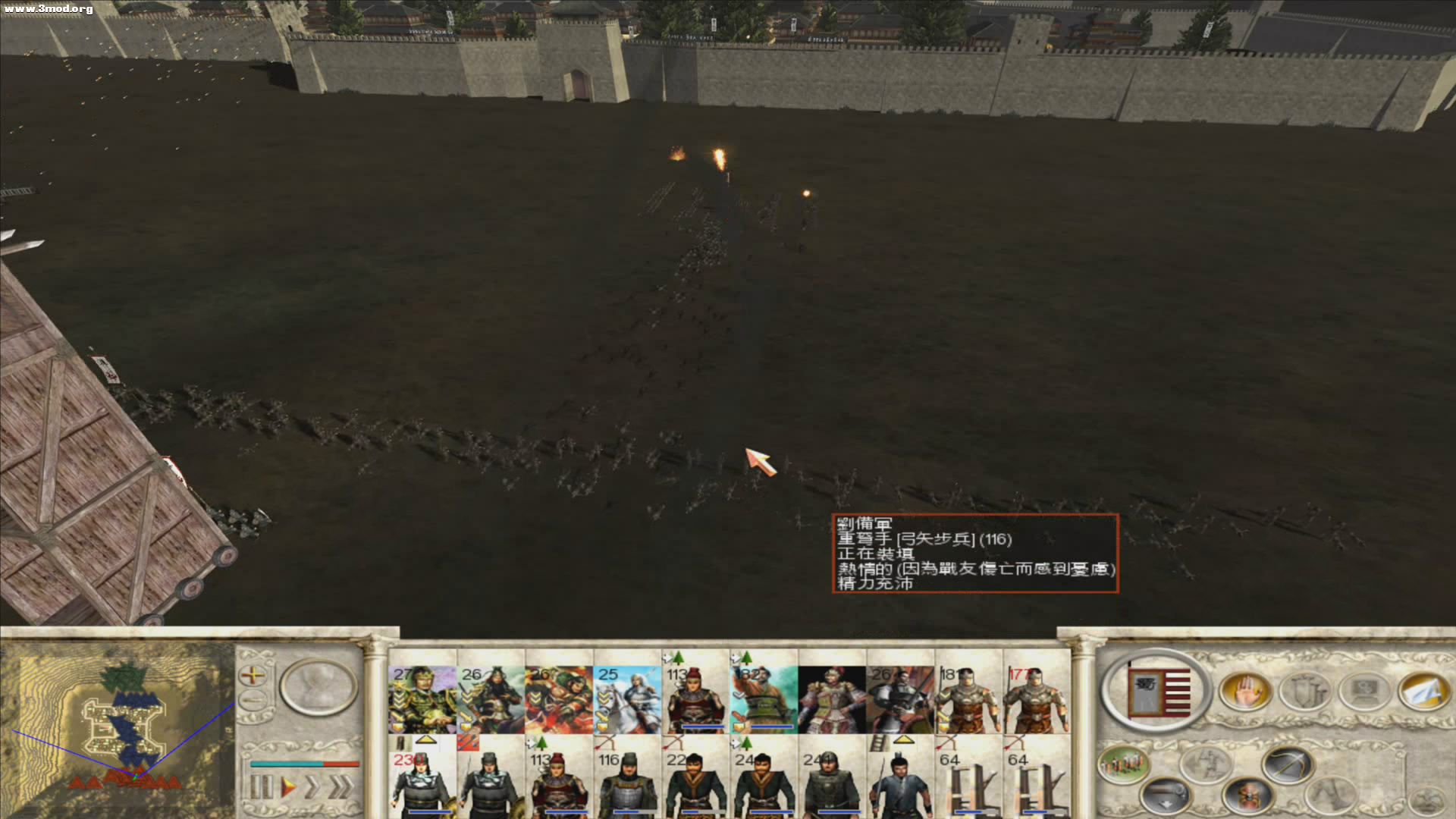Click the single chevron speed-up button
Screen dimensions: 1456x819
click(313, 786)
